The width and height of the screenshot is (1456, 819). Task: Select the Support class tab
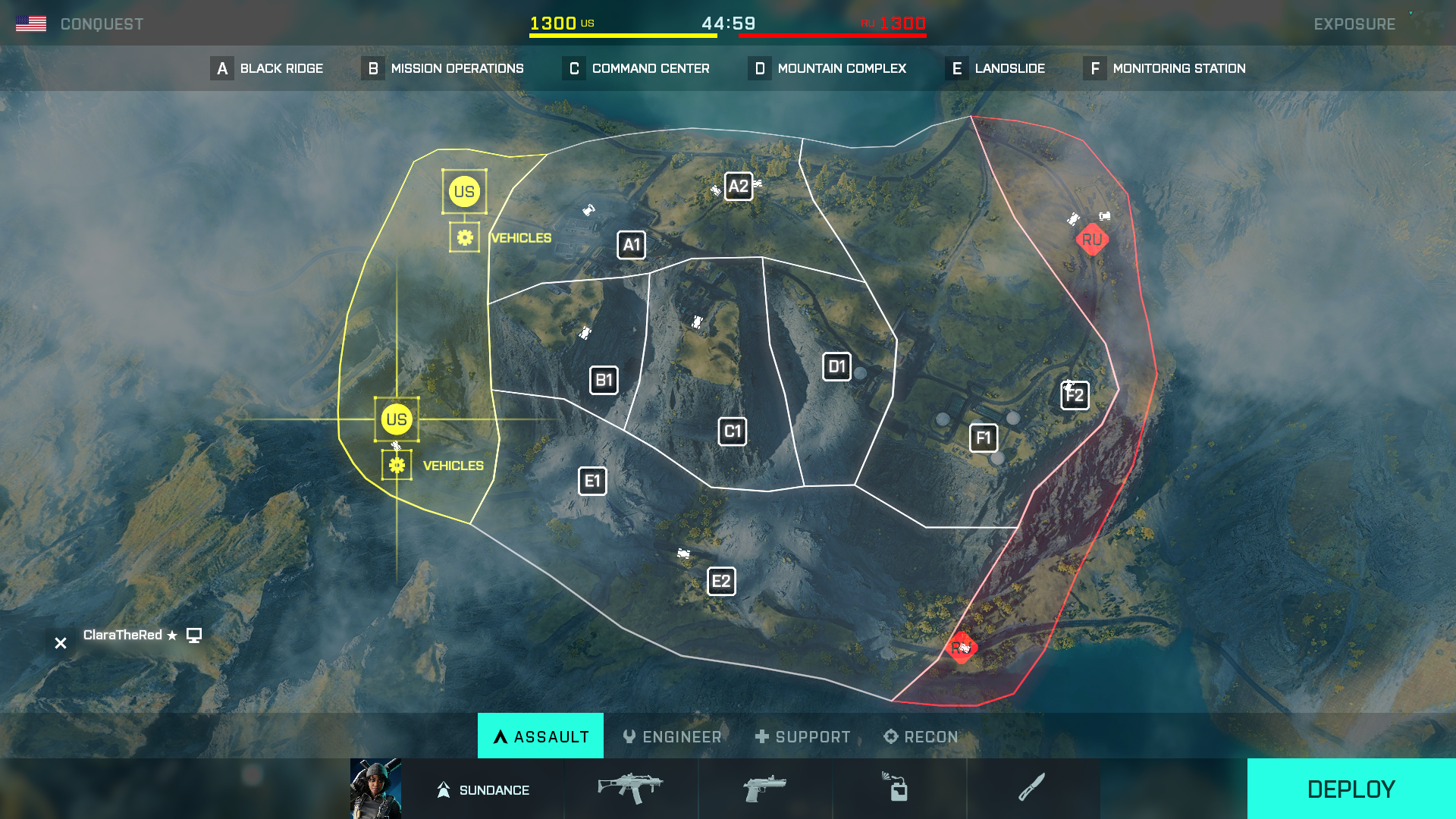tap(802, 736)
